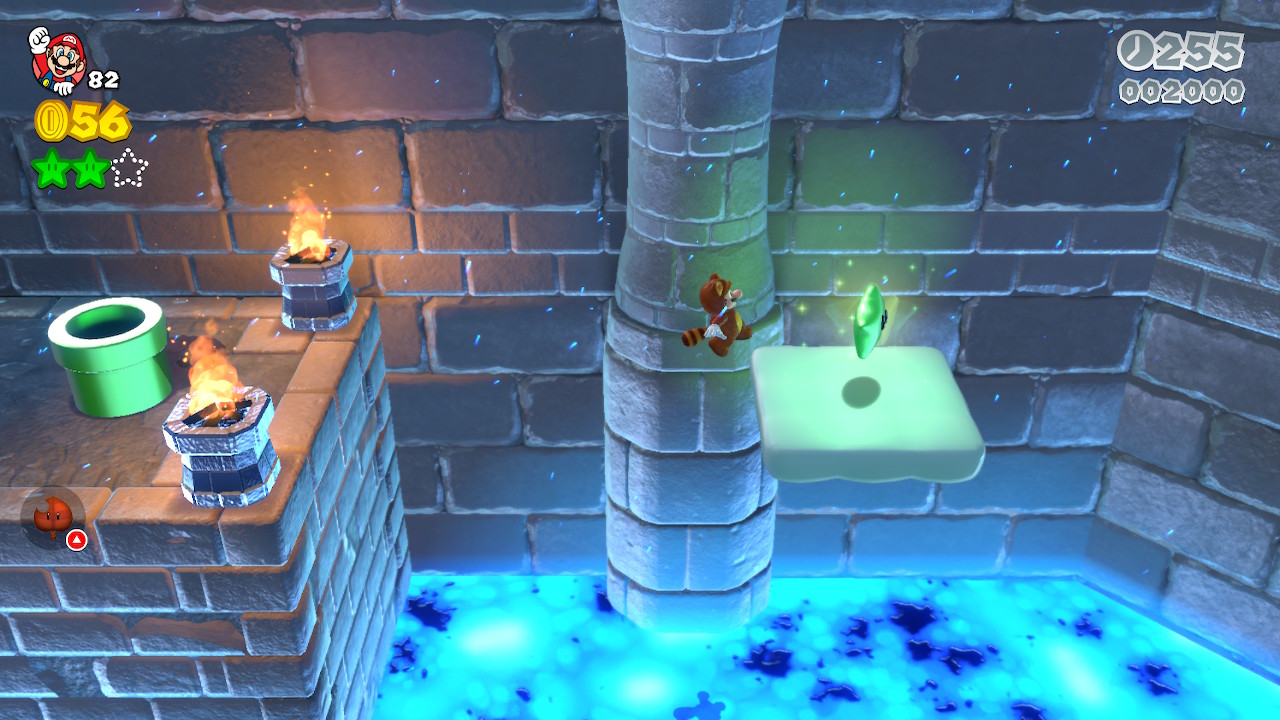Viewport: 1280px width, 720px height.
Task: Click Mario's character portrait icon
Action: click(57, 59)
